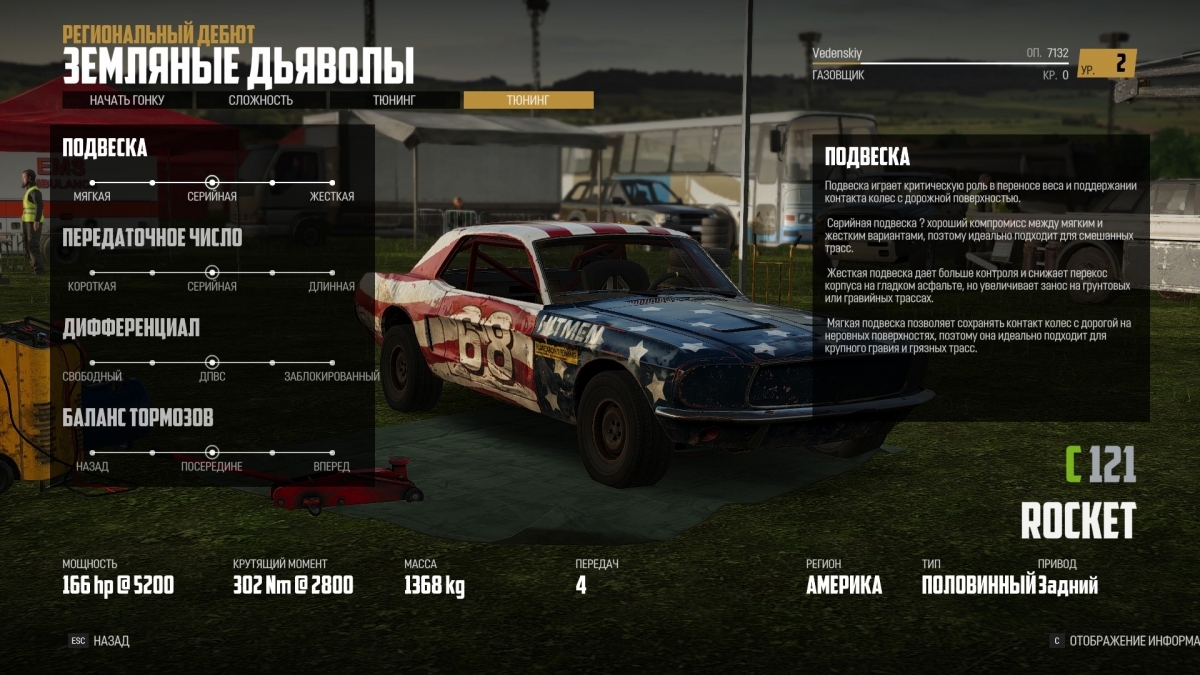This screenshot has width=1200, height=675.
Task: Set gear ratio to ДЛИННАЯ
Action: [332, 272]
